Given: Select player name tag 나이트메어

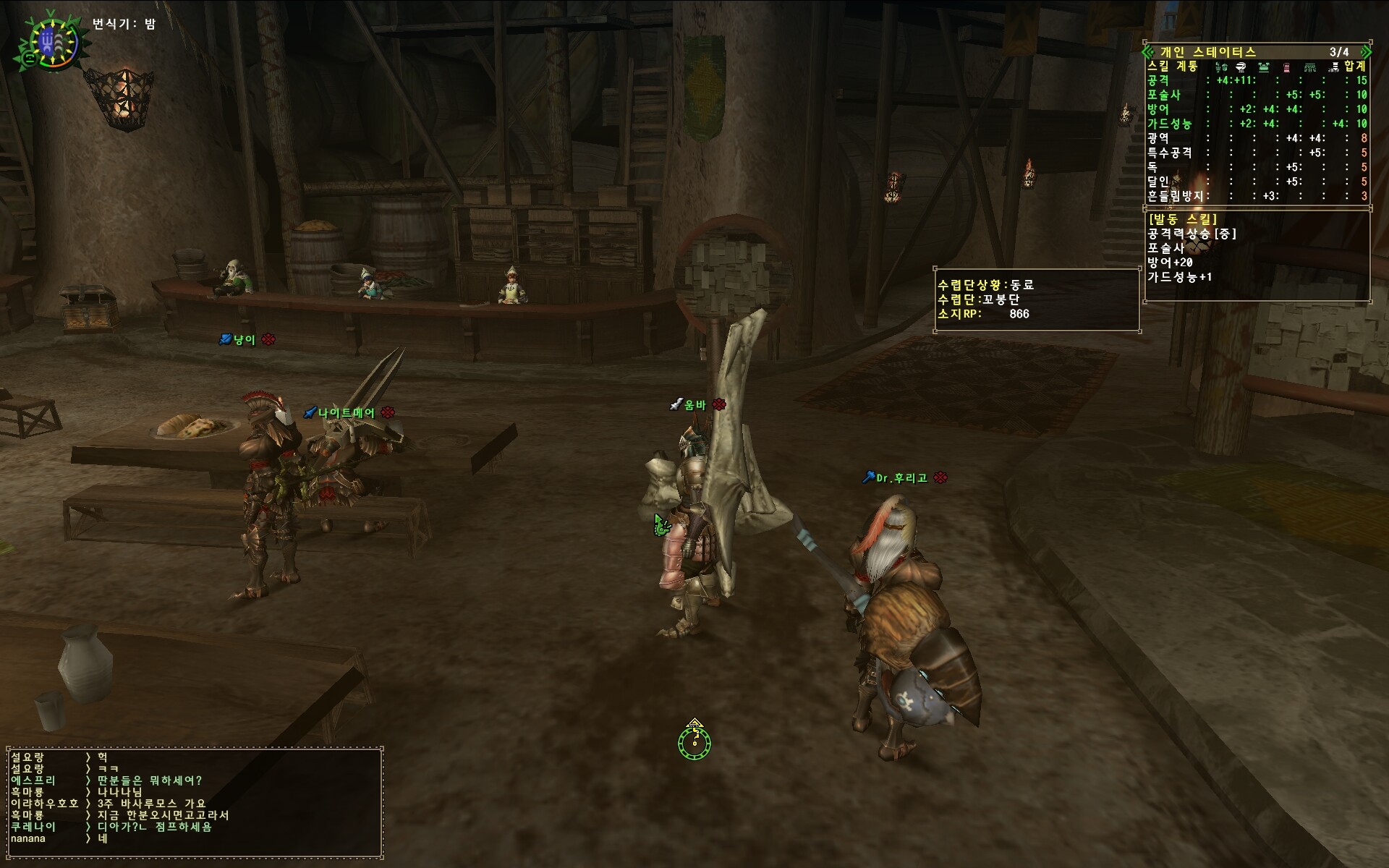Looking at the screenshot, I should pos(347,413).
